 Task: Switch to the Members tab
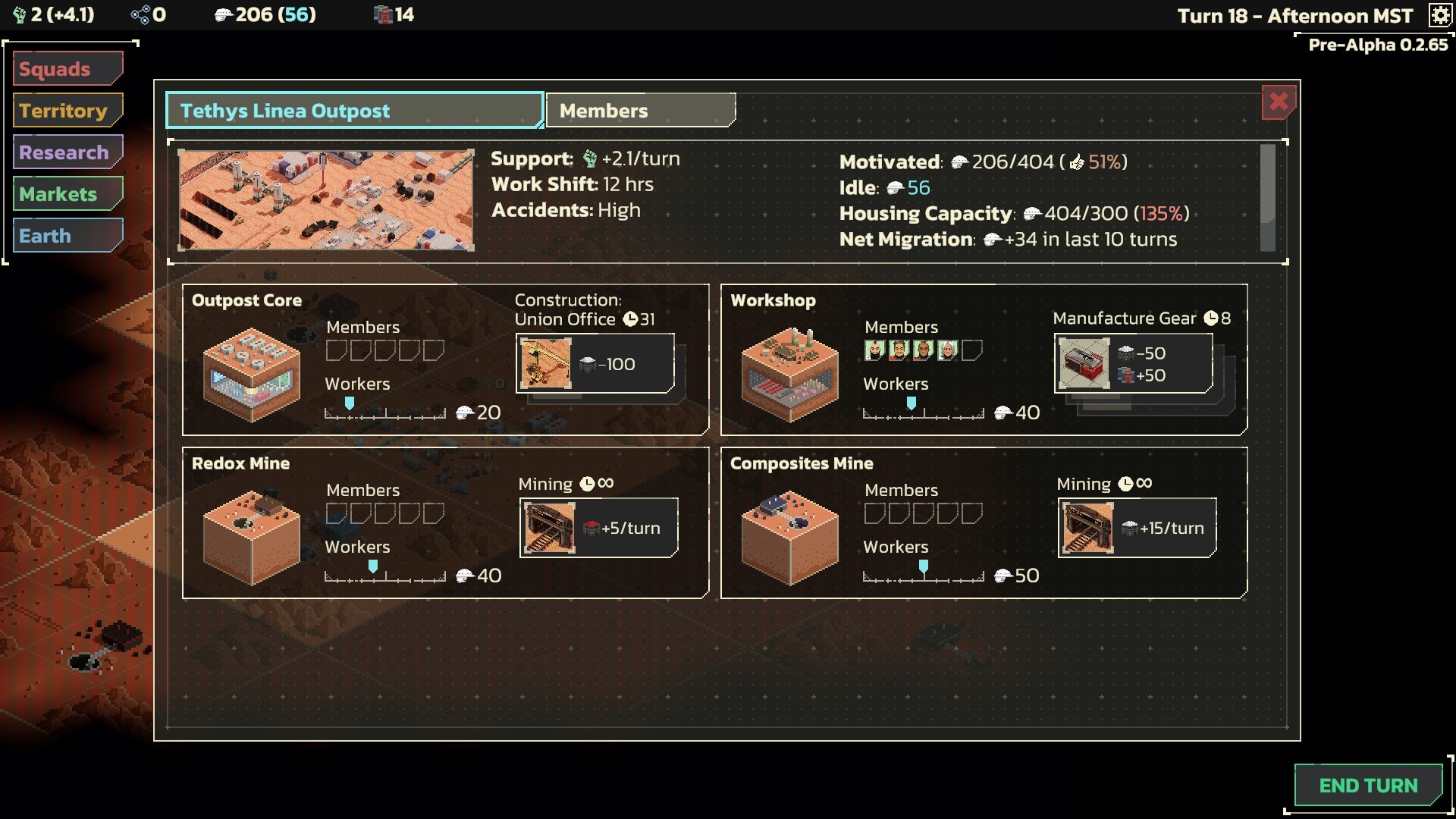pyautogui.click(x=641, y=110)
